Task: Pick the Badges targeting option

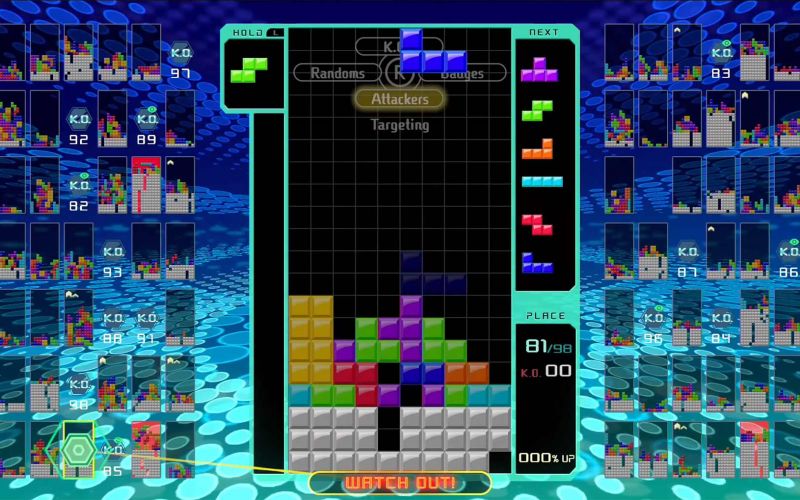Action: [x=460, y=73]
